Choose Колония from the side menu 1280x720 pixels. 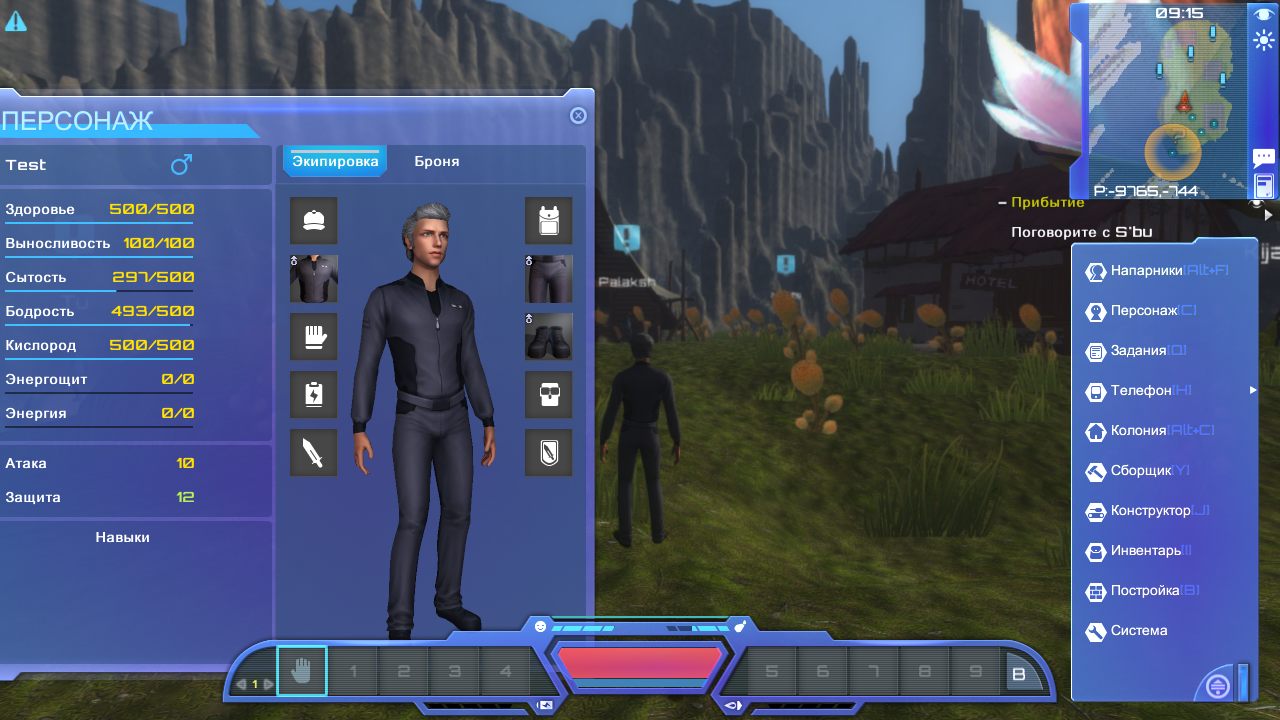(x=1138, y=431)
